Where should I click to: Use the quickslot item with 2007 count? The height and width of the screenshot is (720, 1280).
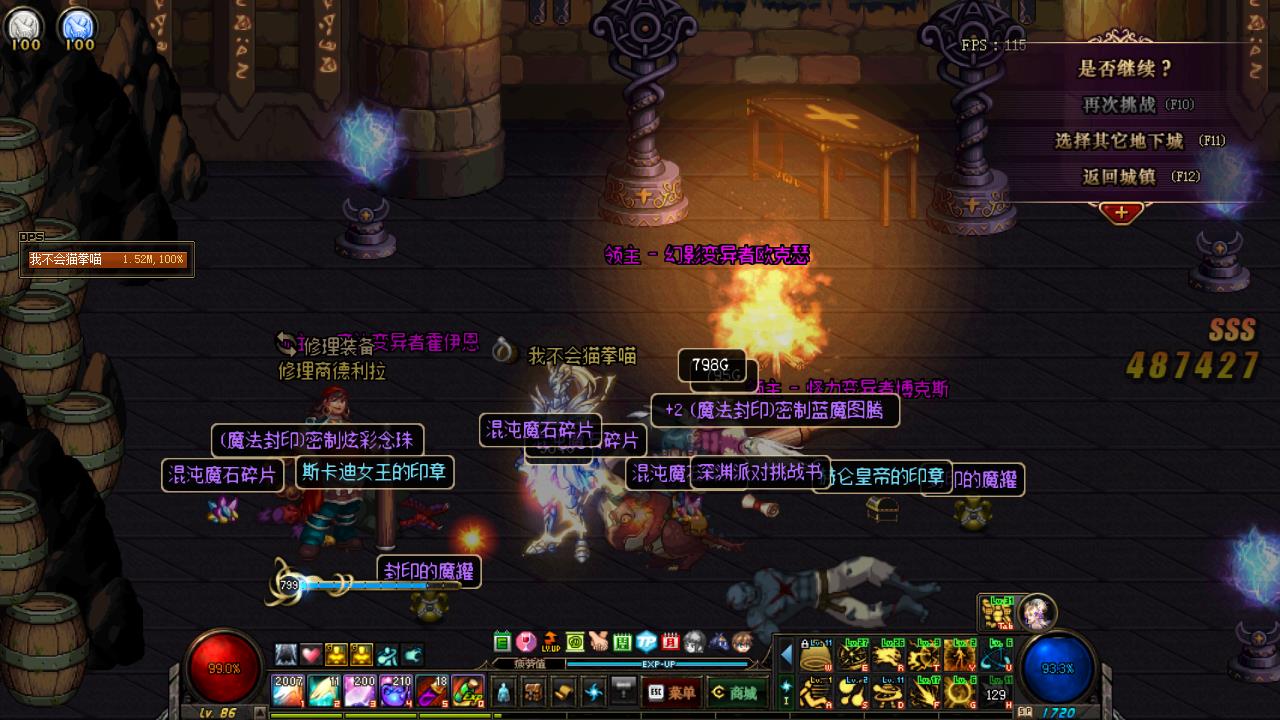[x=287, y=691]
